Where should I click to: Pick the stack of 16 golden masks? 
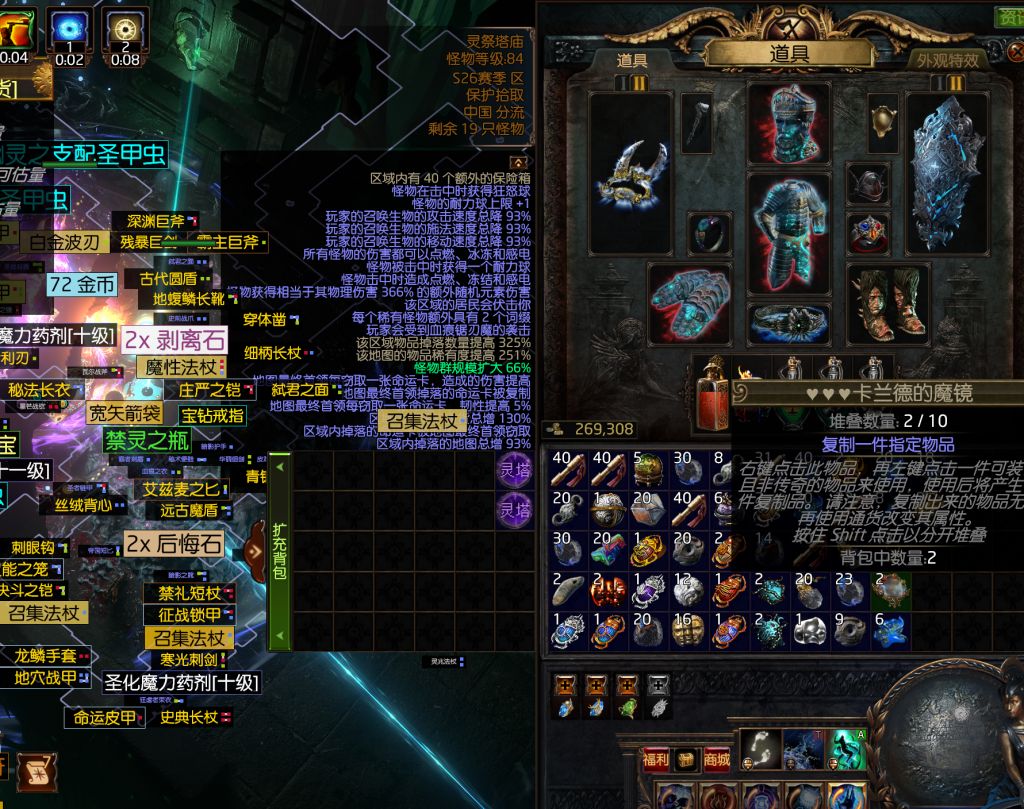pos(690,630)
